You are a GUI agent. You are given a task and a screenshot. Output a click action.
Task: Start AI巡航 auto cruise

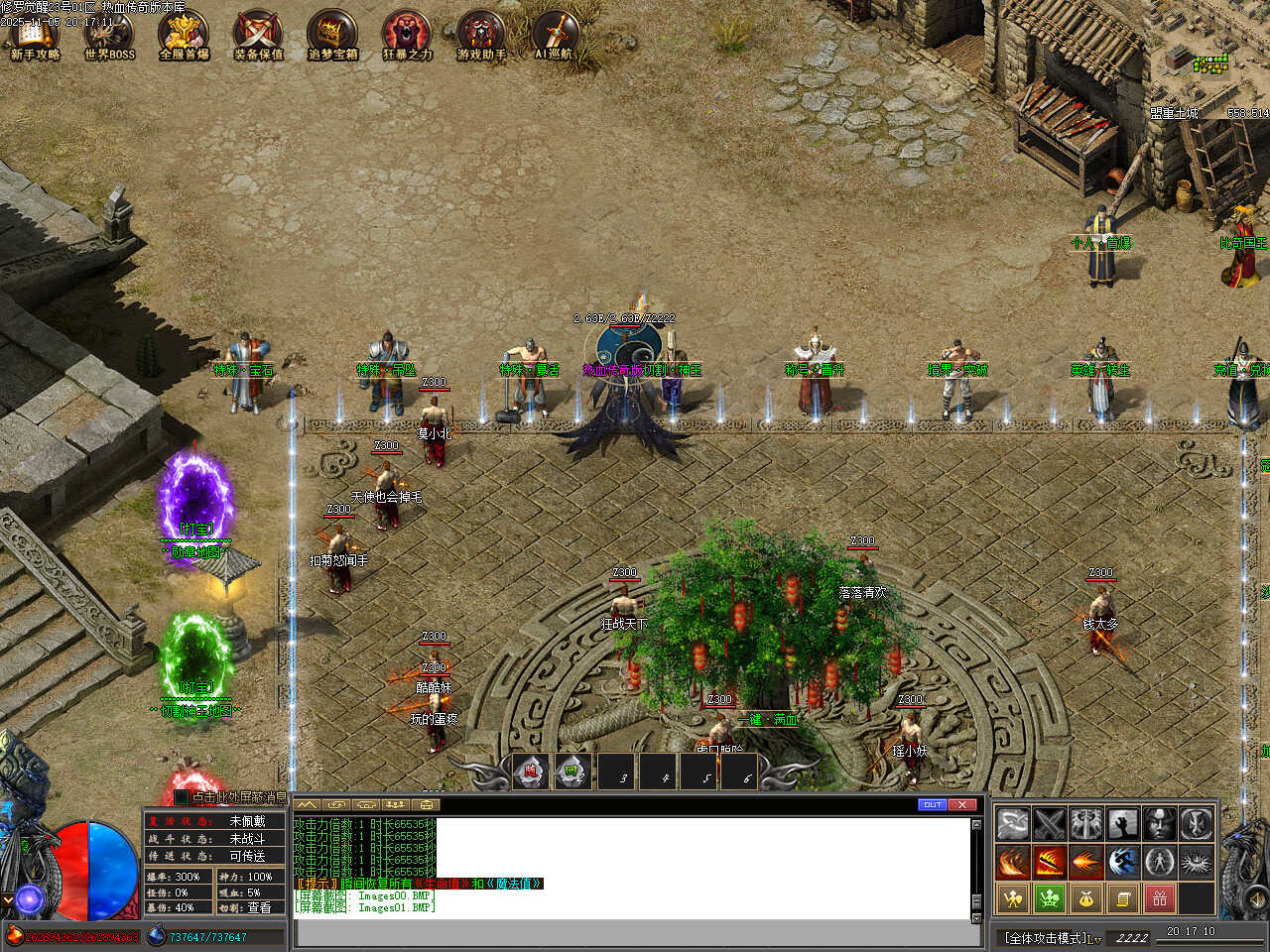point(556,35)
